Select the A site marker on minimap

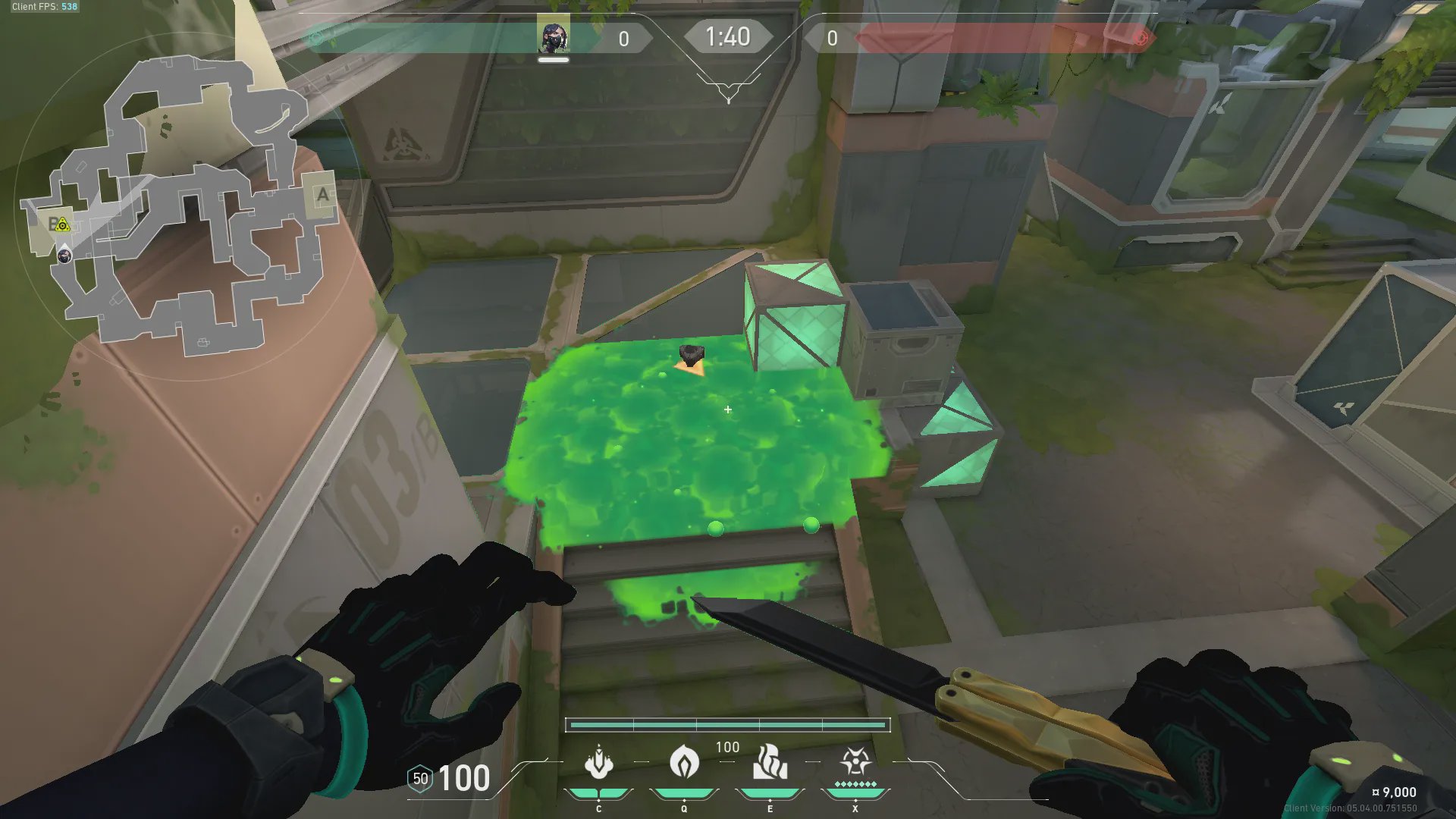tap(322, 195)
